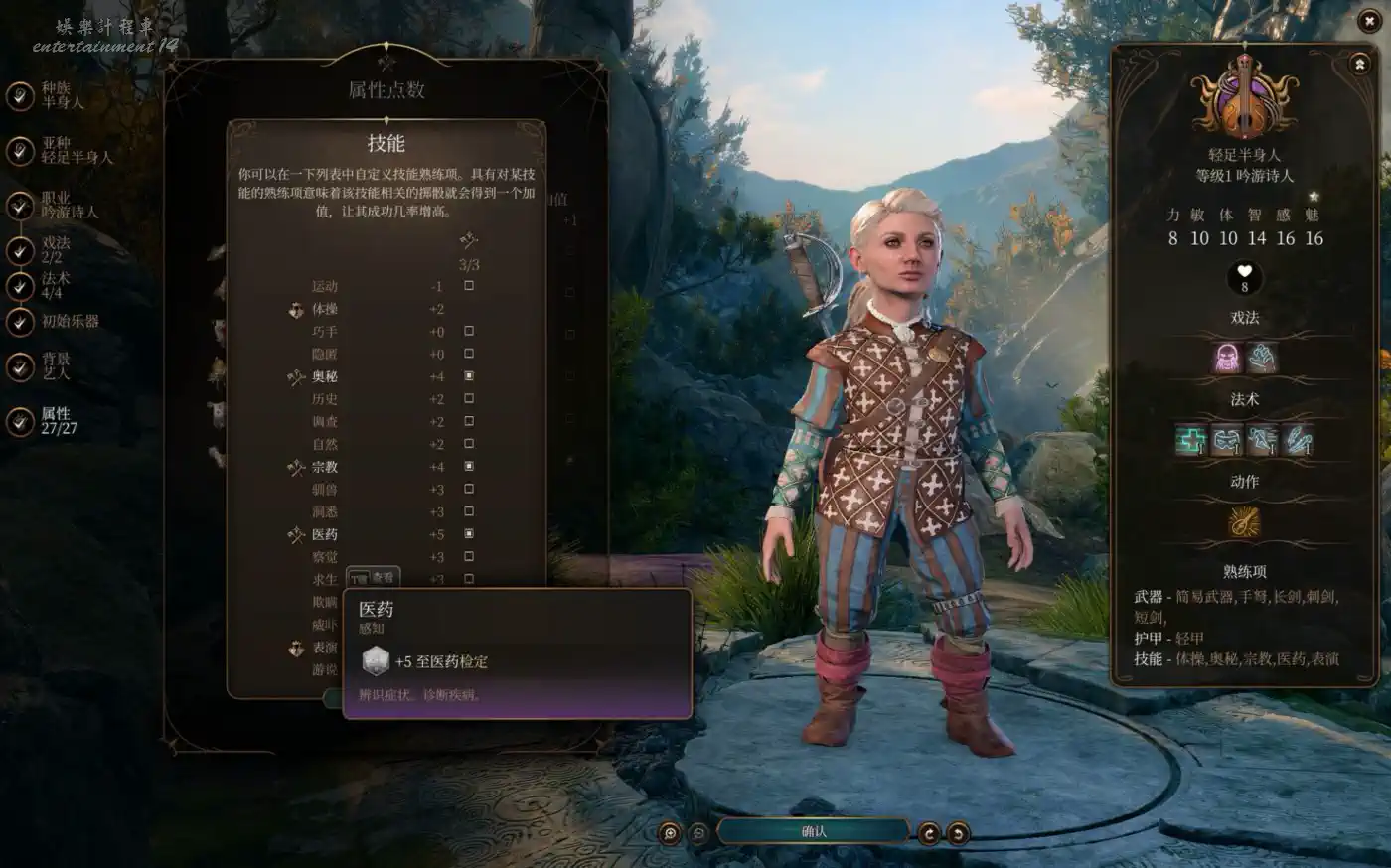Screen dimensions: 1391x868
Task: Collapse the character summary panel
Action: 1359,64
